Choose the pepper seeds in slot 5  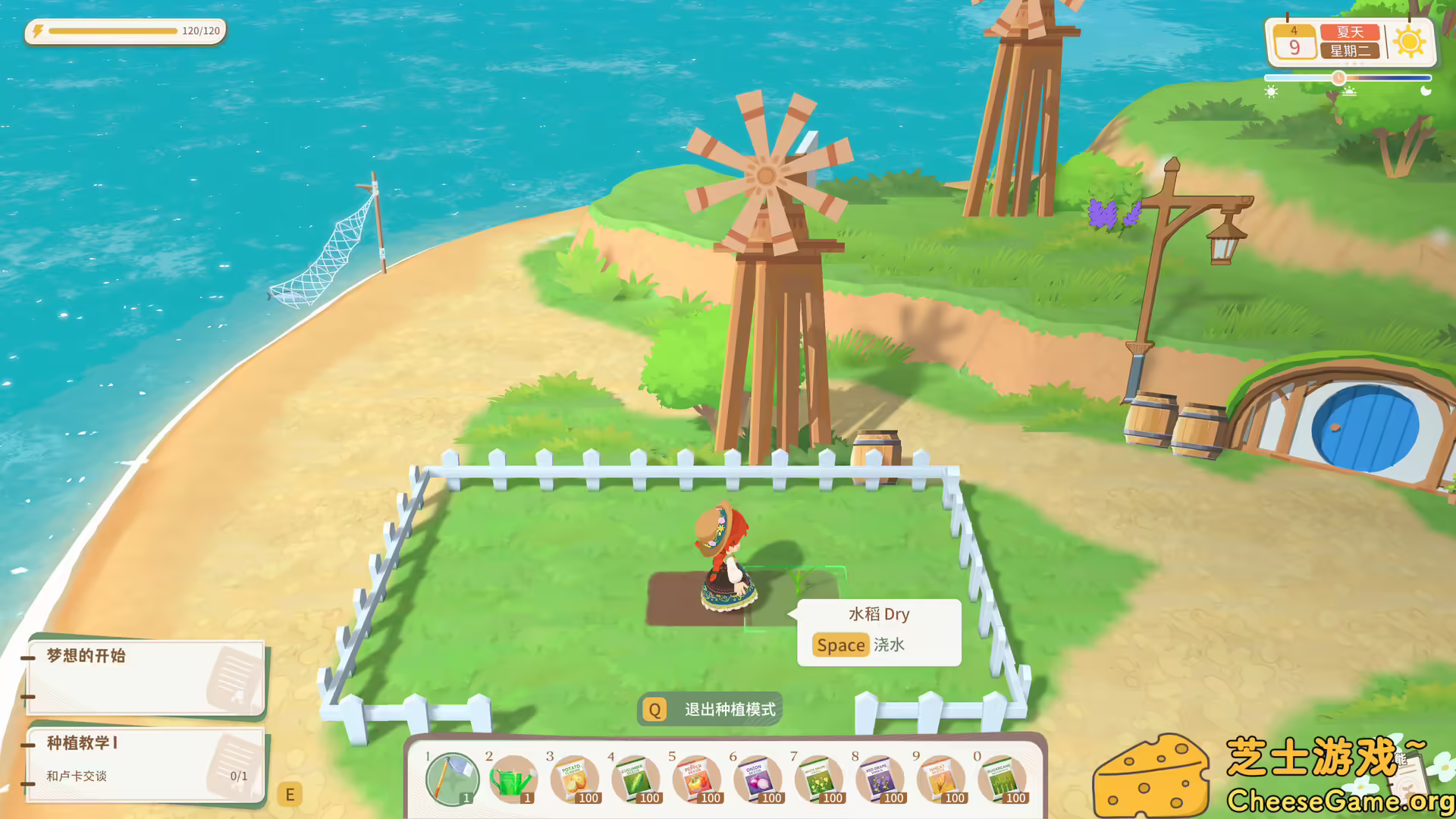[x=697, y=780]
